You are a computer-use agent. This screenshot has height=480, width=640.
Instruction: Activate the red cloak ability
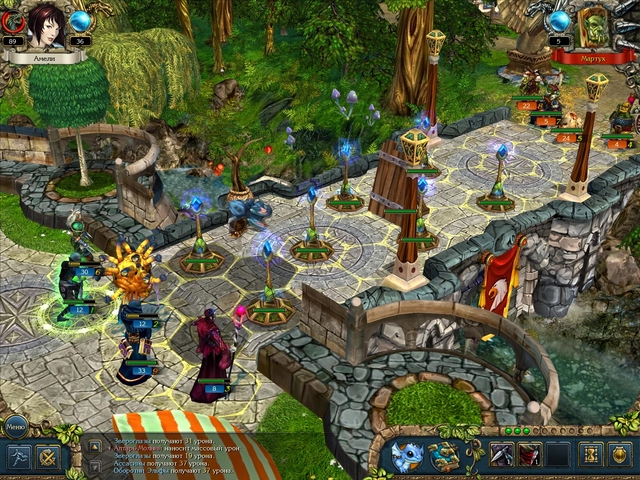point(530,455)
